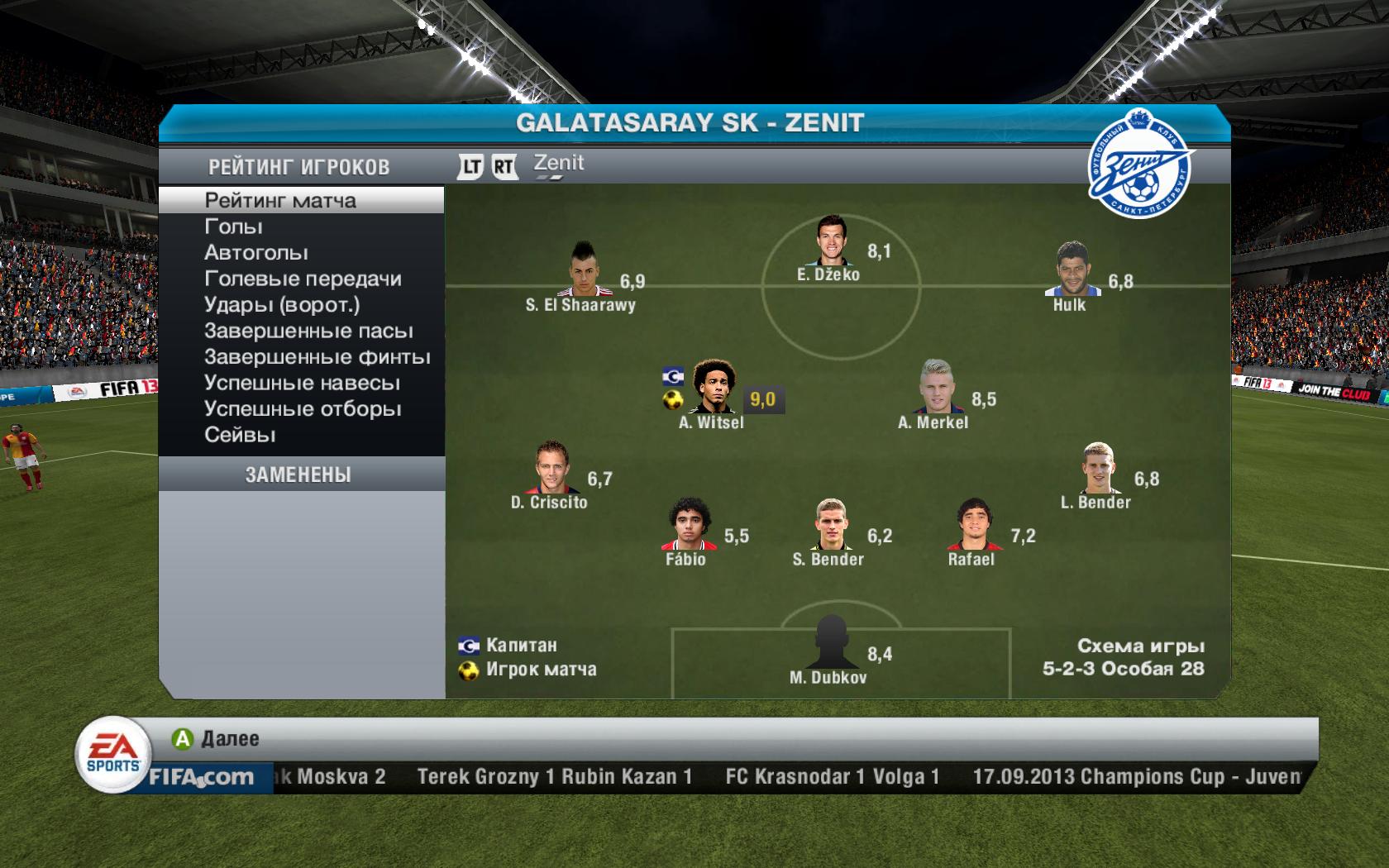Screen dimensions: 1389x868
Task: Select player A. Witsel portrait
Action: 713,387
